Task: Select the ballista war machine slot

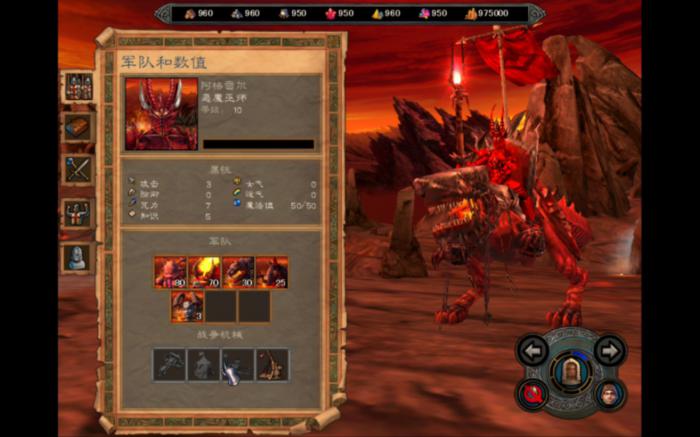Action: point(170,364)
